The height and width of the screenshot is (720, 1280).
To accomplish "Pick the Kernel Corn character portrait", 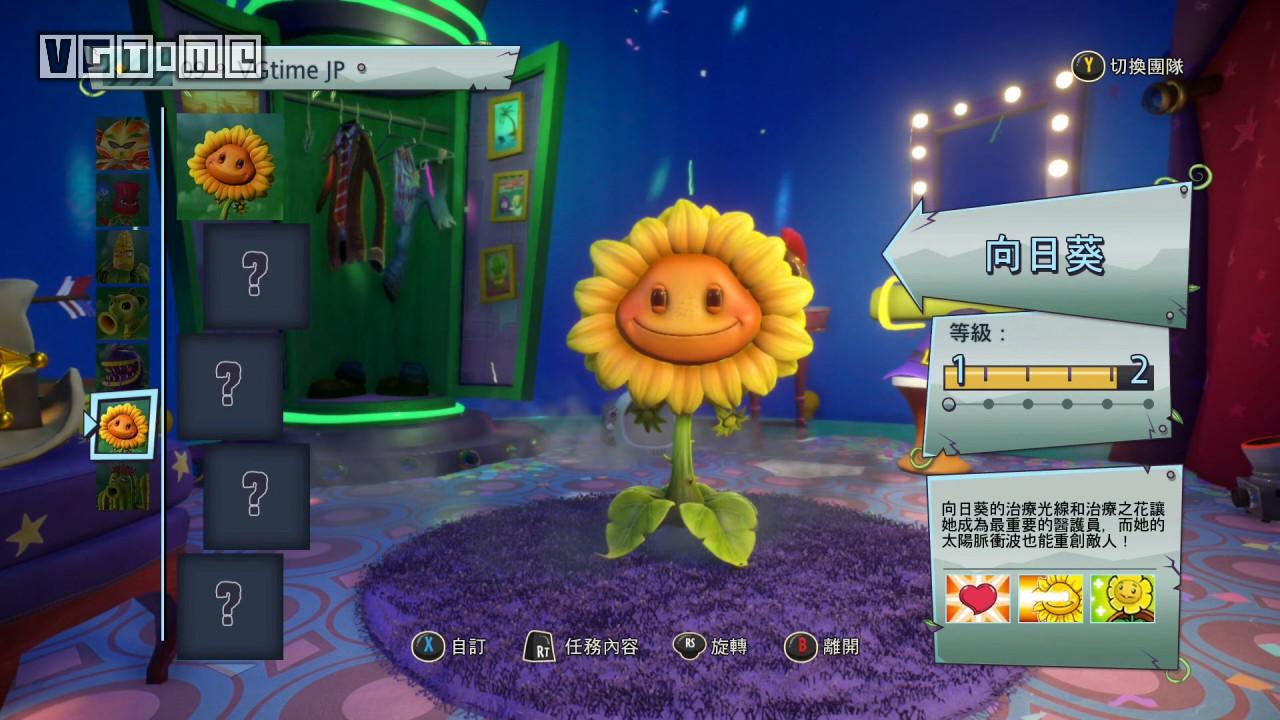I will pos(122,256).
